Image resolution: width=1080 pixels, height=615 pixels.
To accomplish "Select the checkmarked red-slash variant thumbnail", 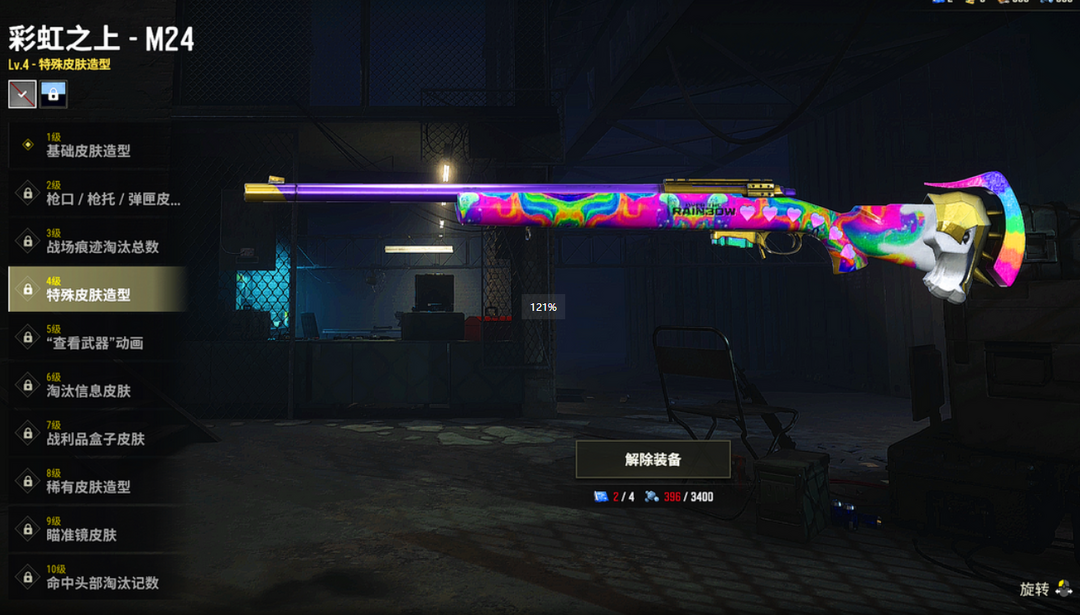I will (22, 94).
